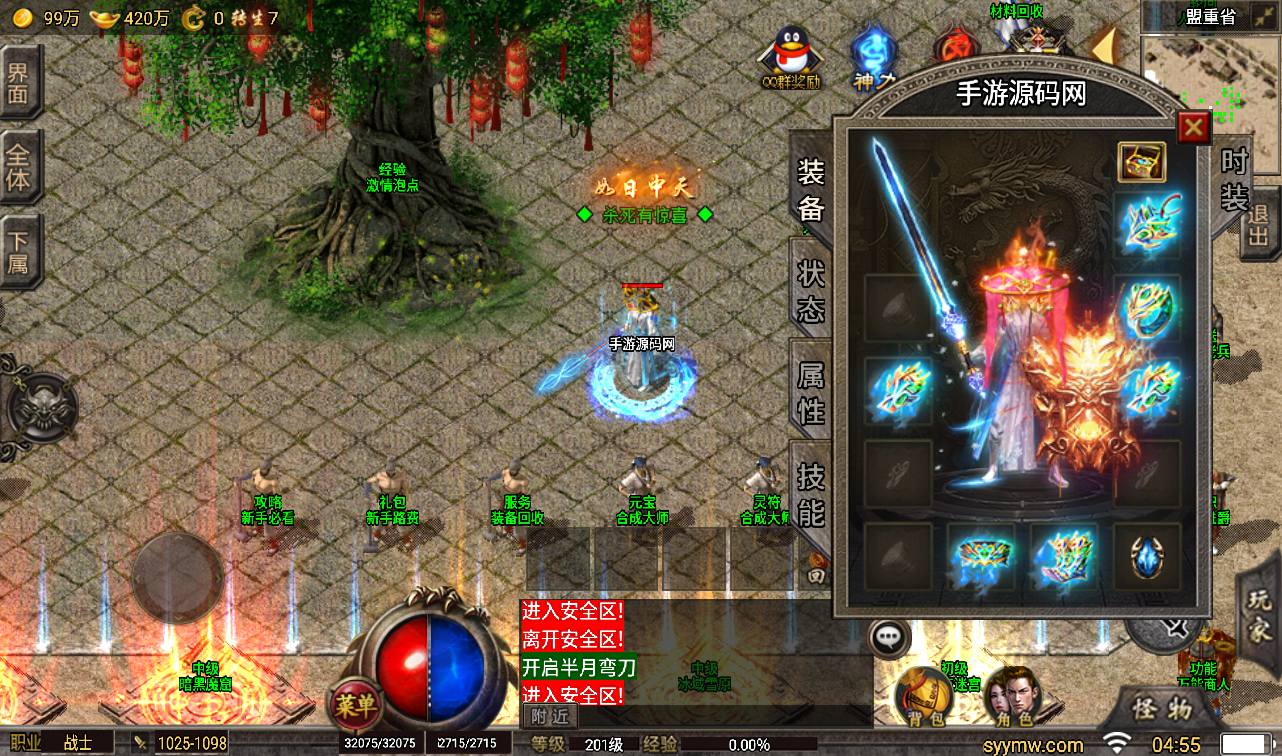Open the 技能 skills tab

(810, 495)
